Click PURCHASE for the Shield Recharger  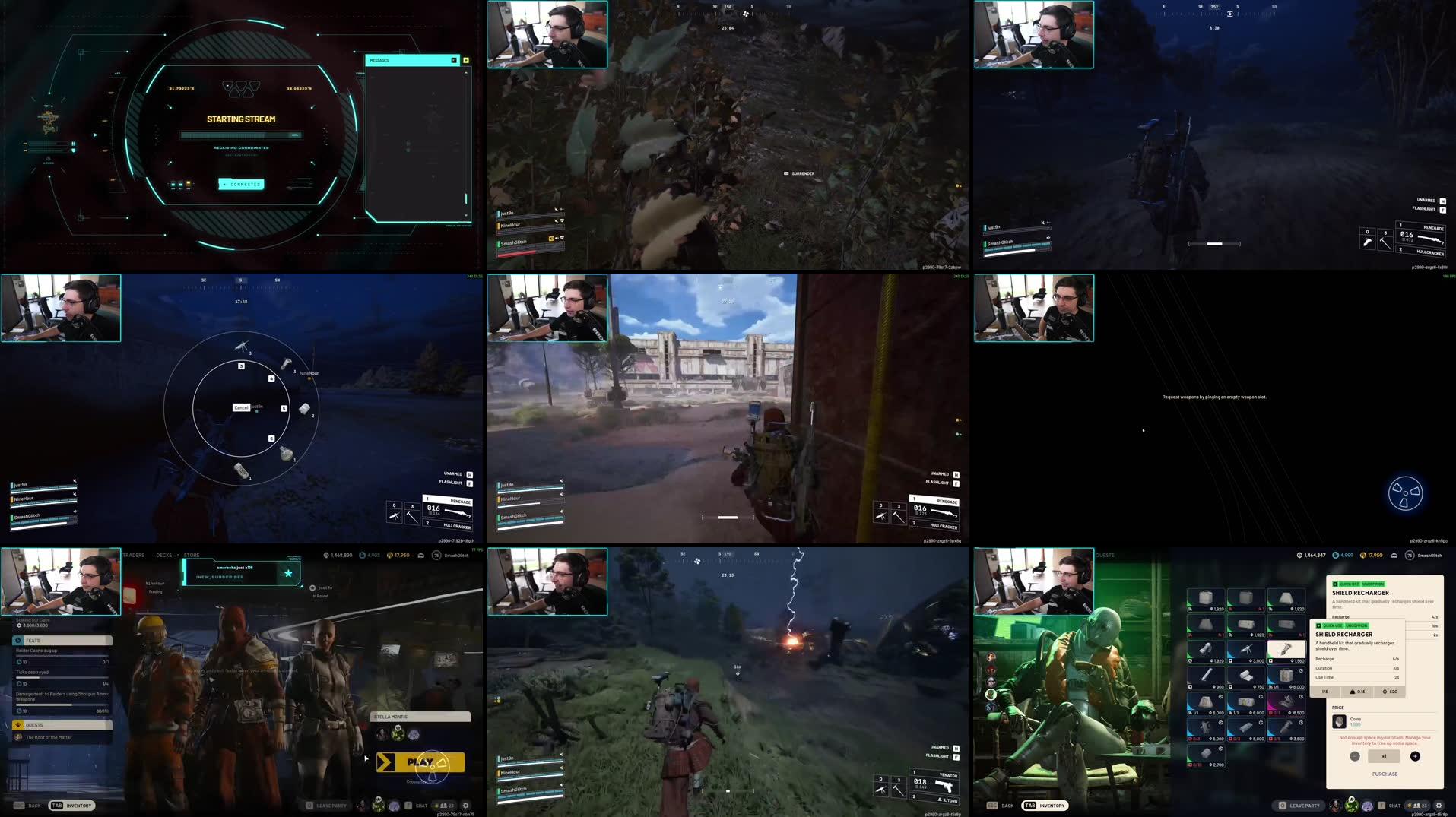(x=1385, y=774)
